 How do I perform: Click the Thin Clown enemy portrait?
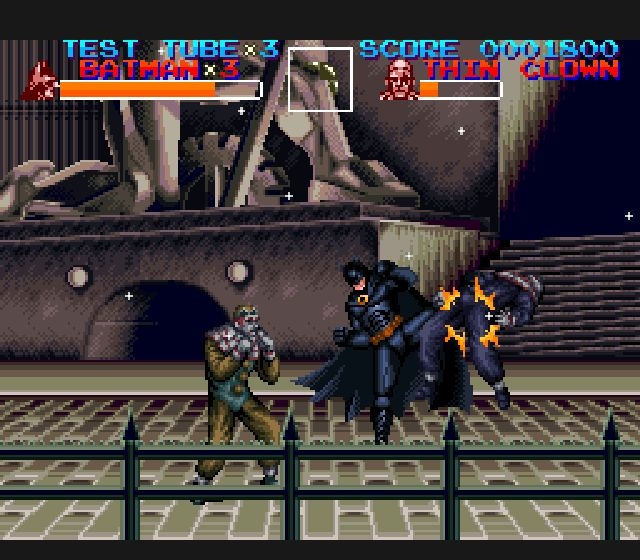(398, 79)
